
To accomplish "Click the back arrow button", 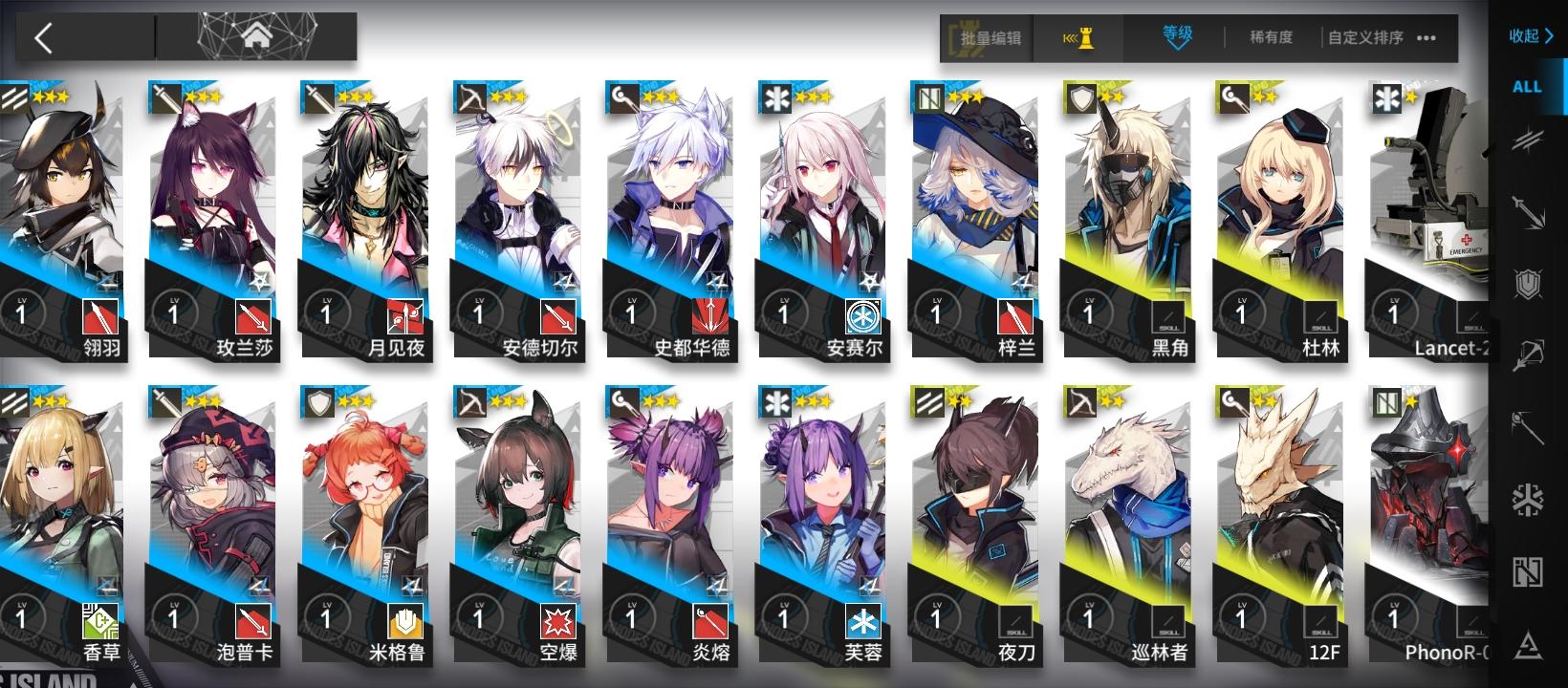I will click(x=43, y=38).
